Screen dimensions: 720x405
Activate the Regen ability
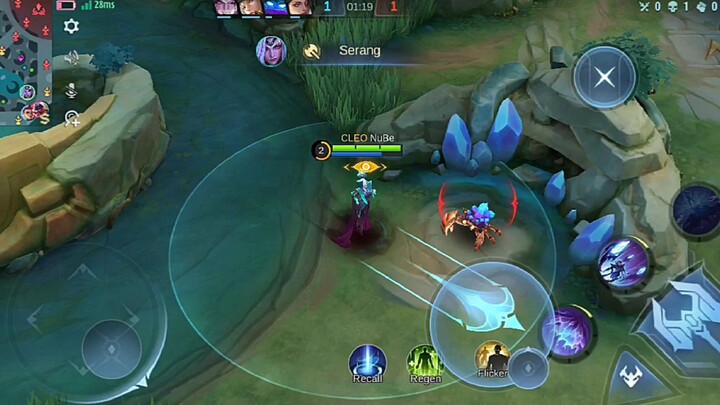click(x=425, y=363)
